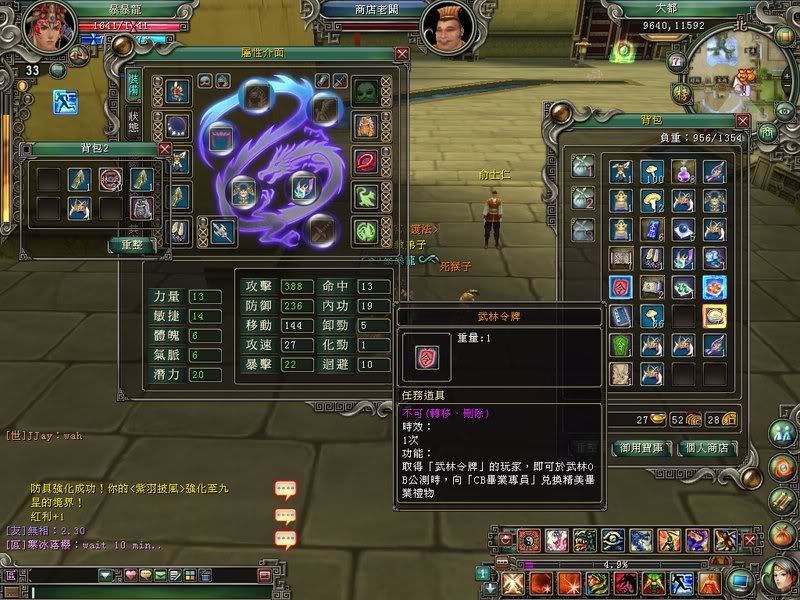Open the 御用寶庫 treasury button
Image resolution: width=800 pixels, height=600 pixels.
click(642, 447)
